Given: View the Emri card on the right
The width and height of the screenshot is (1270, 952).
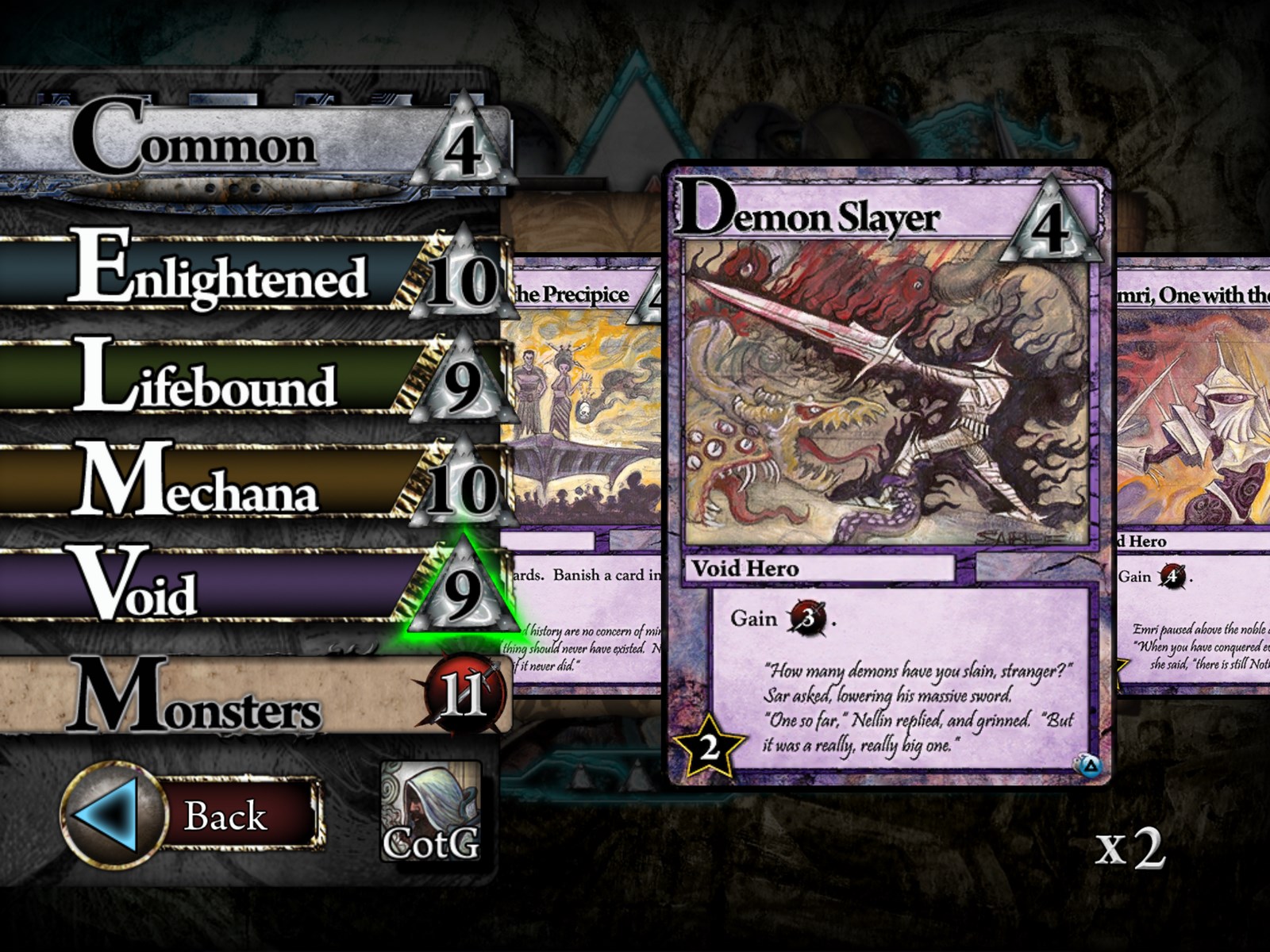Looking at the screenshot, I should click(x=1195, y=476).
